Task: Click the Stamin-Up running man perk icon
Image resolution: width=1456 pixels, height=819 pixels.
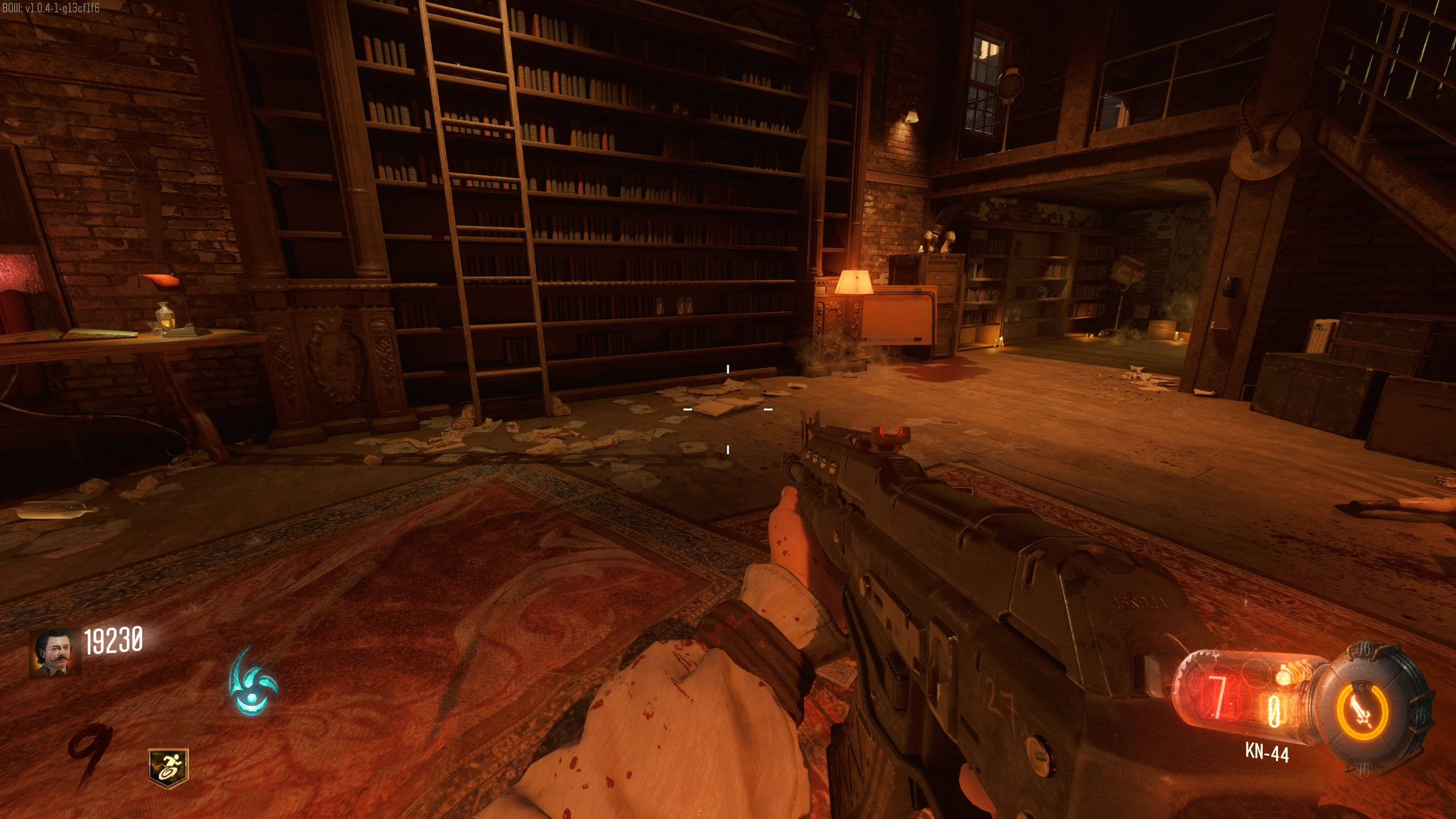Action: [x=168, y=768]
